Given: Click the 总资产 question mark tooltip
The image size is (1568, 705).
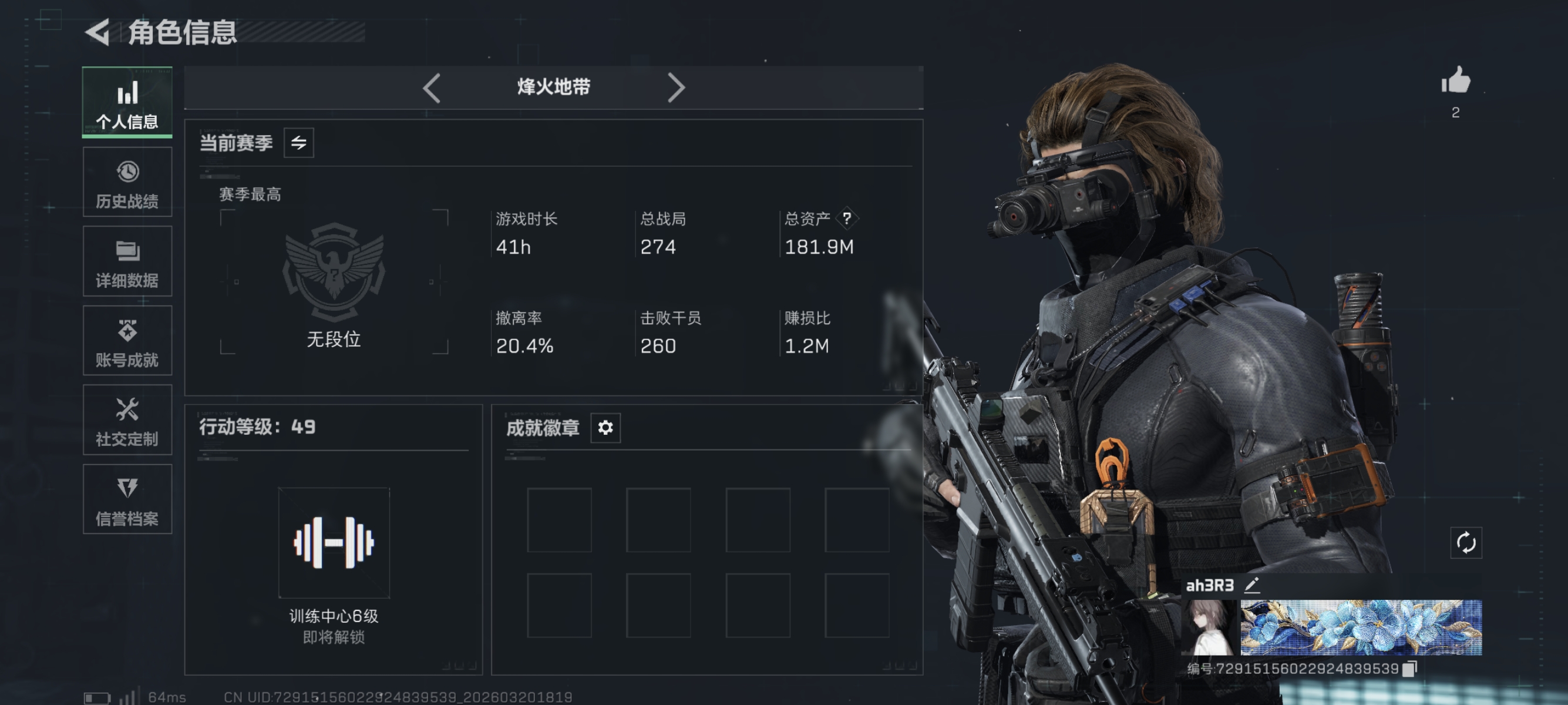Looking at the screenshot, I should (849, 220).
